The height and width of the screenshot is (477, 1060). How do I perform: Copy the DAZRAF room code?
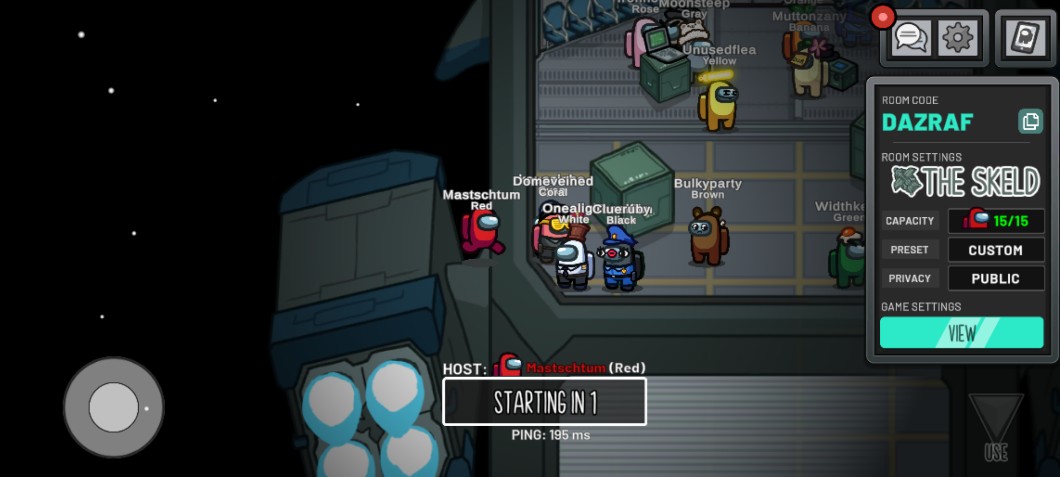1030,122
